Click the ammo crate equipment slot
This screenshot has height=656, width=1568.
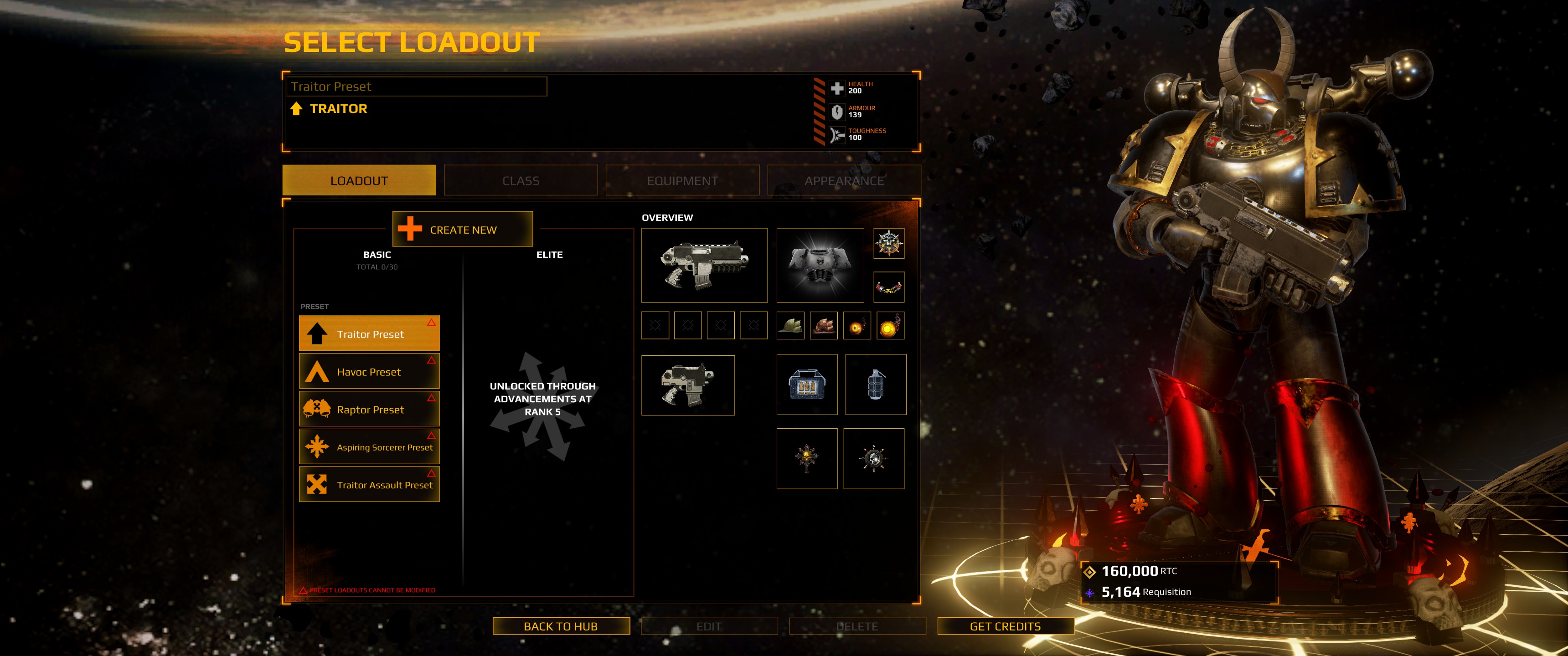point(806,384)
